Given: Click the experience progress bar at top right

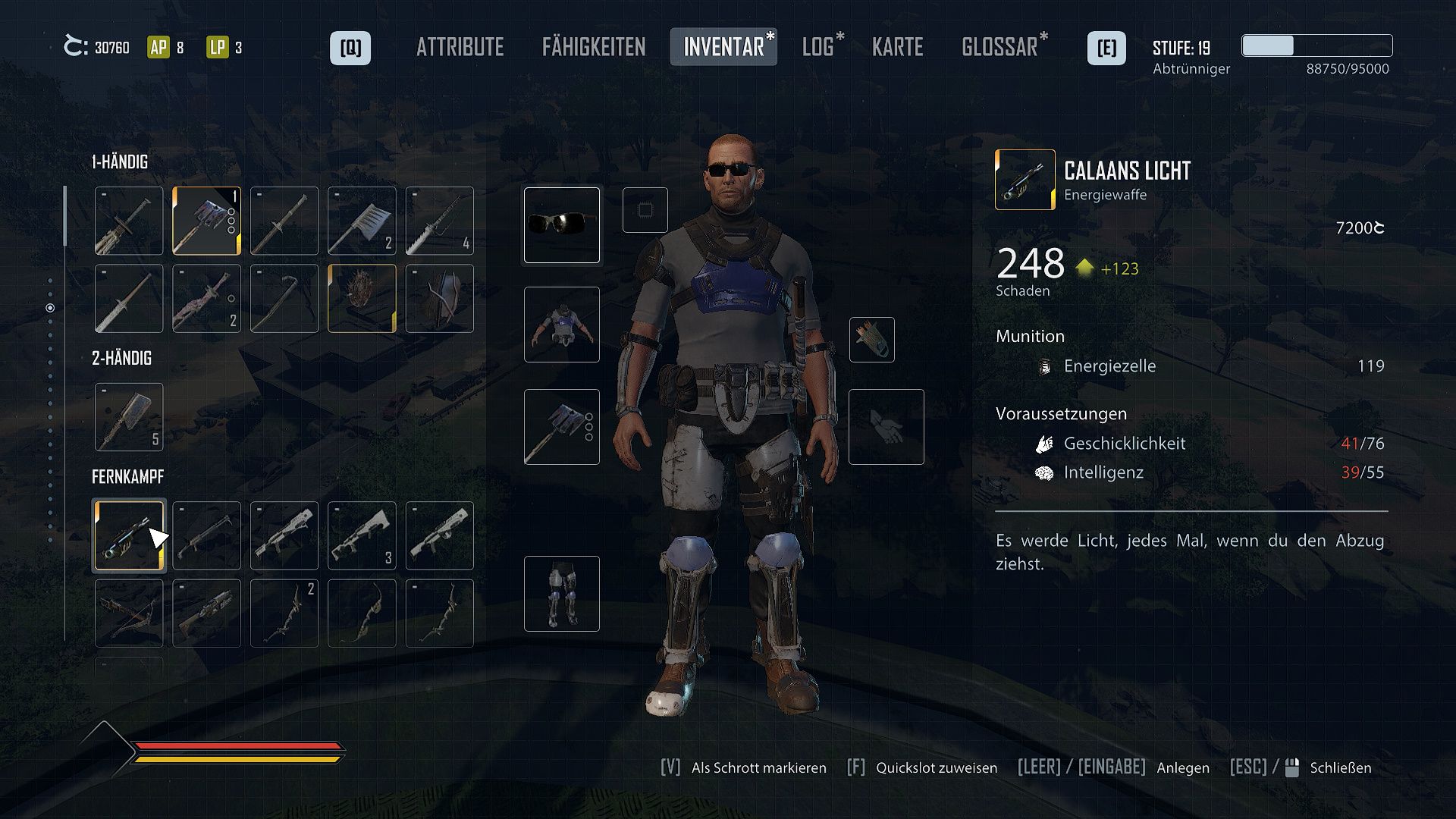Looking at the screenshot, I should pyautogui.click(x=1316, y=46).
